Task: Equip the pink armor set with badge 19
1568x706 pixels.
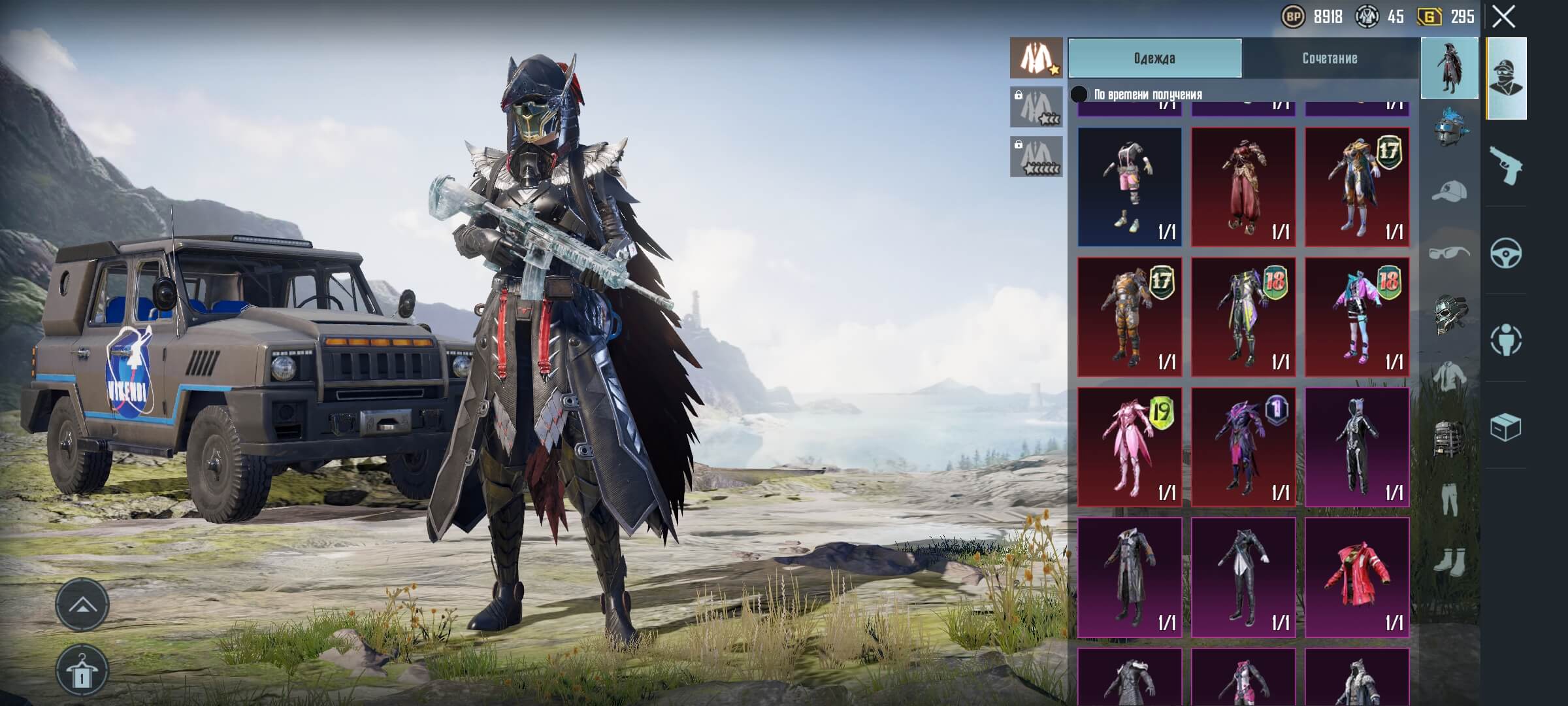Action: pyautogui.click(x=1130, y=447)
